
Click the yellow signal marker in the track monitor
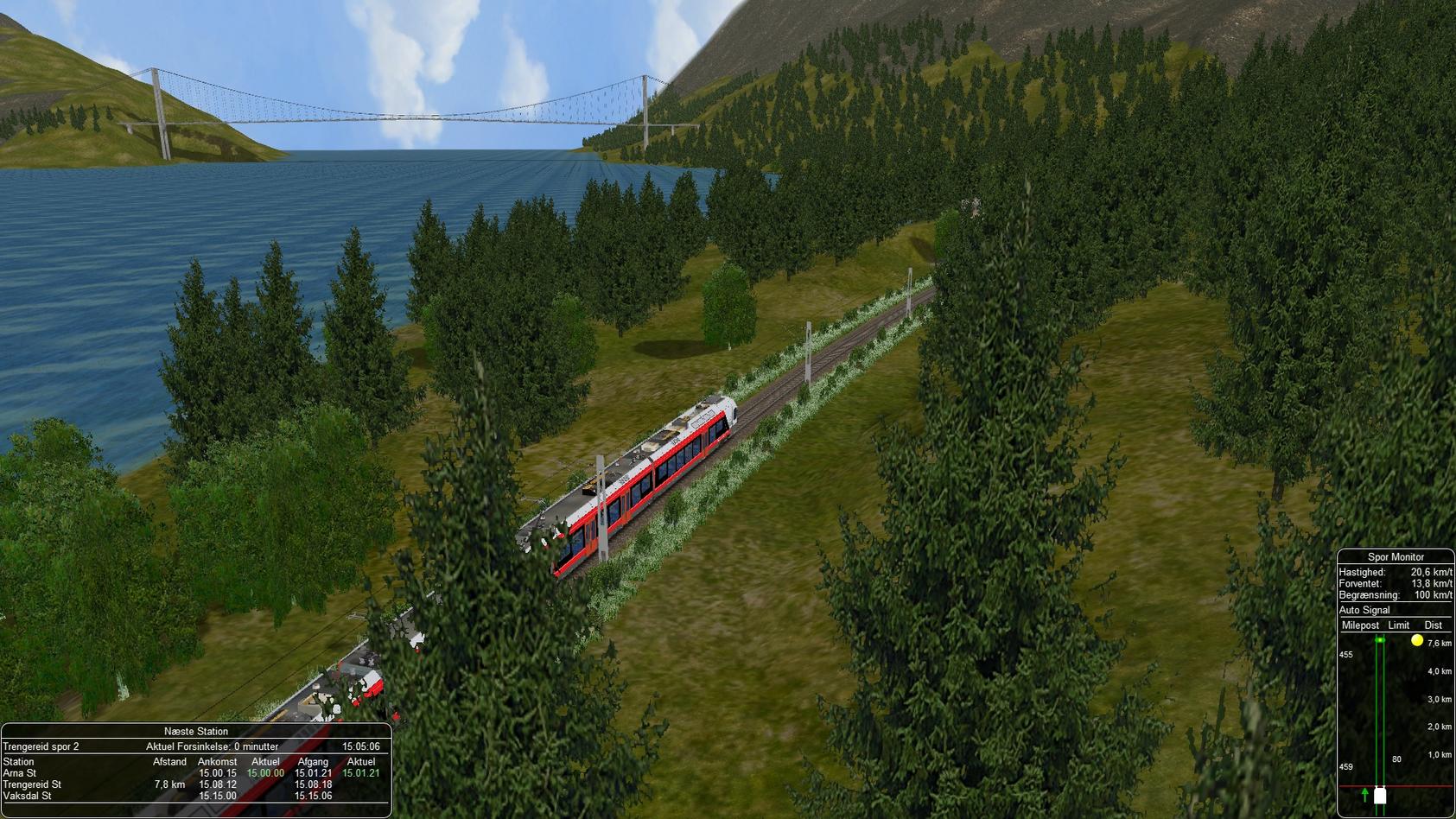(1417, 641)
